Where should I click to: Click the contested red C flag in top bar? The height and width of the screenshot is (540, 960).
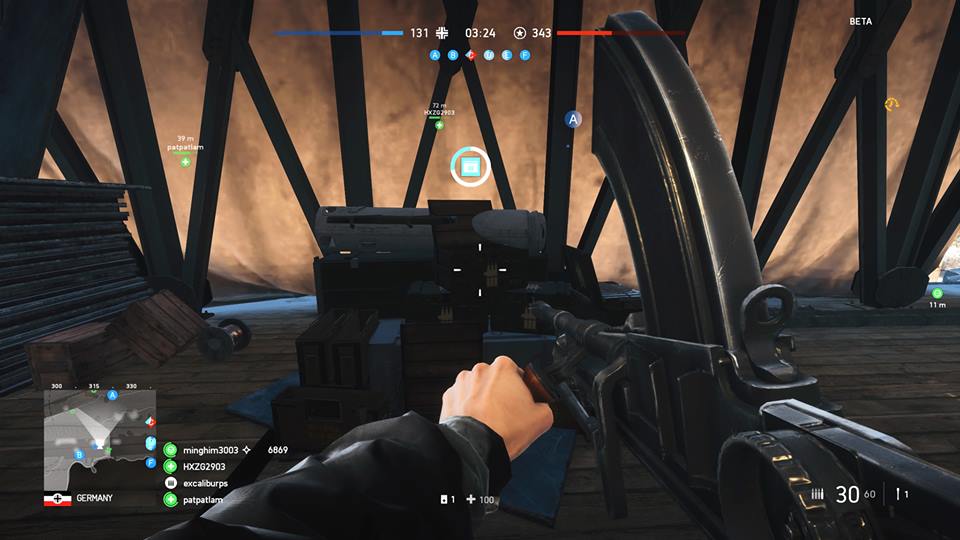point(470,55)
